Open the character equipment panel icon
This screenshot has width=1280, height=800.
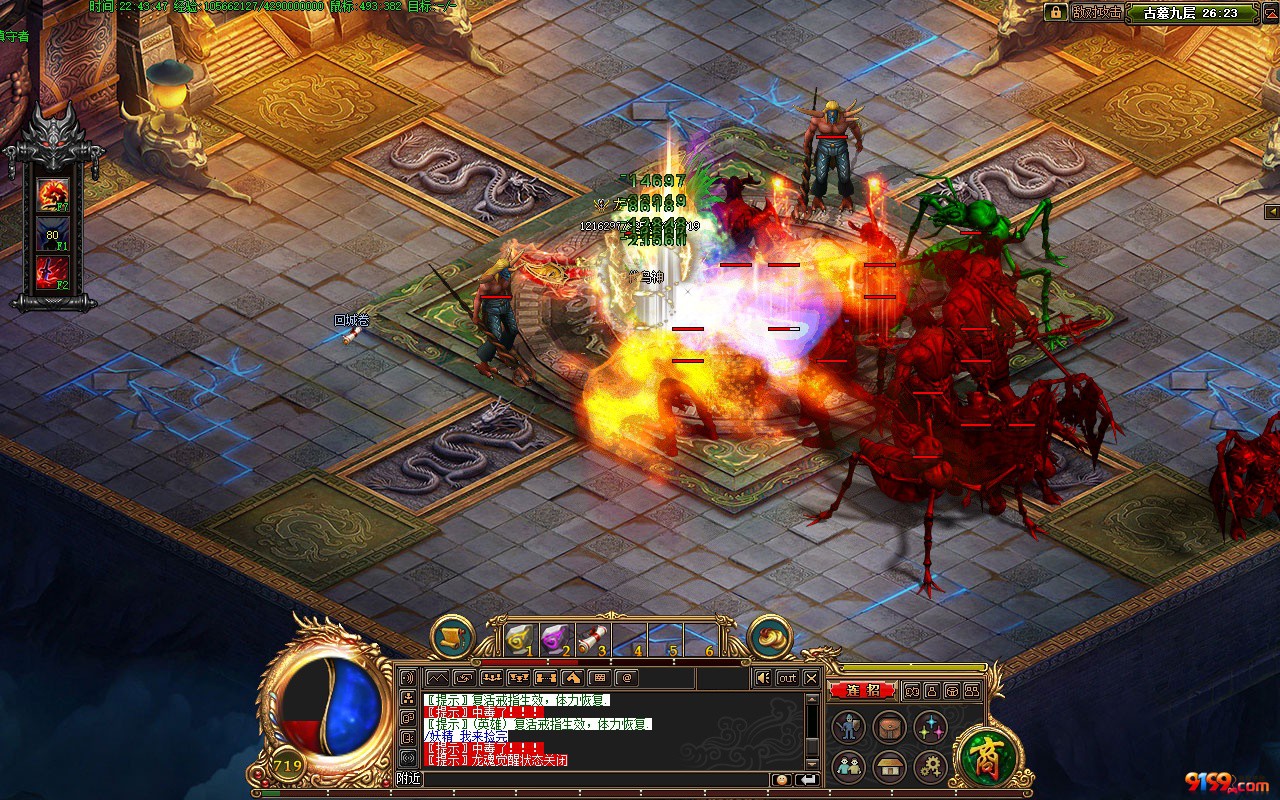coord(850,727)
